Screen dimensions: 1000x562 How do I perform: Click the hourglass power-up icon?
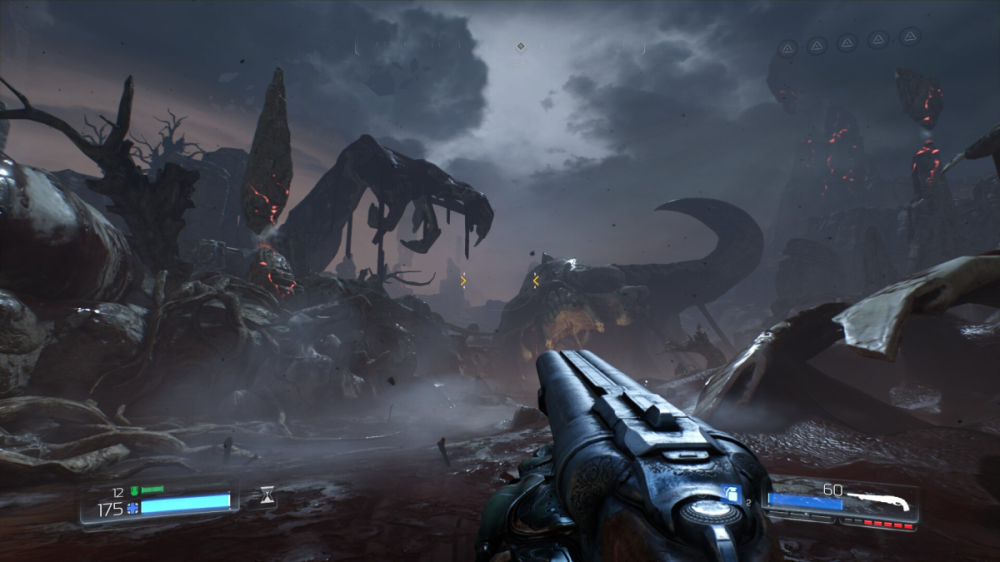[266, 494]
